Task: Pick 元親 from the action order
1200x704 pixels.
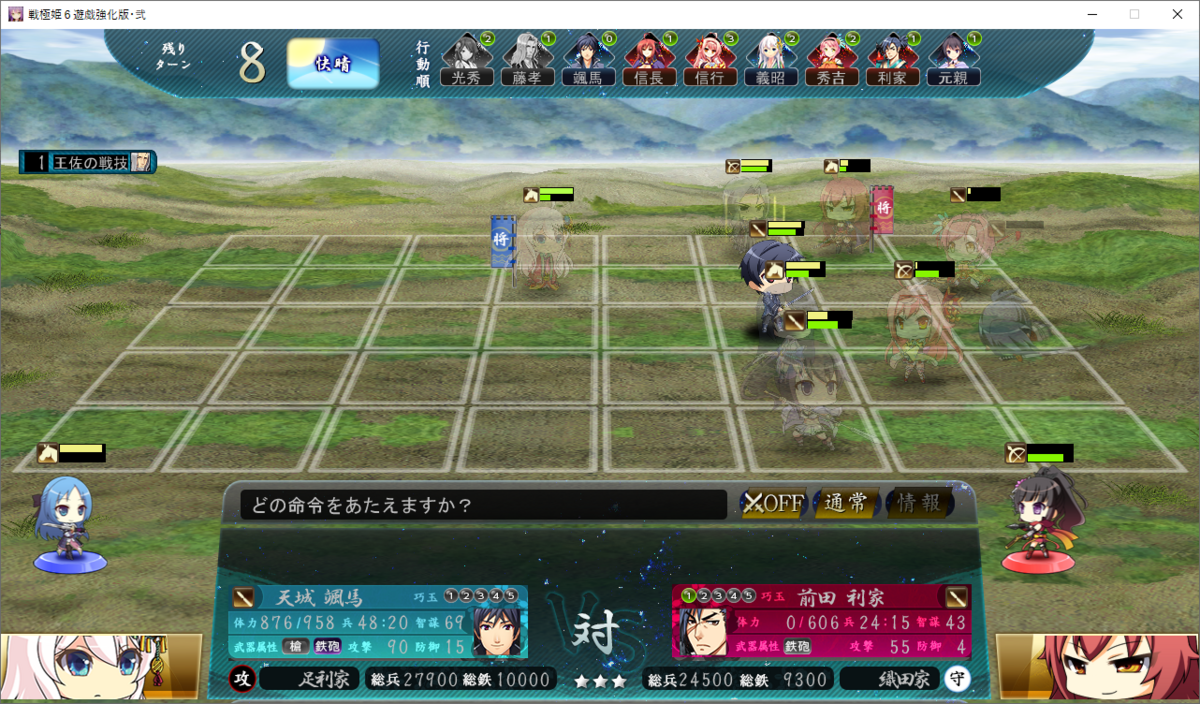Action: 953,61
